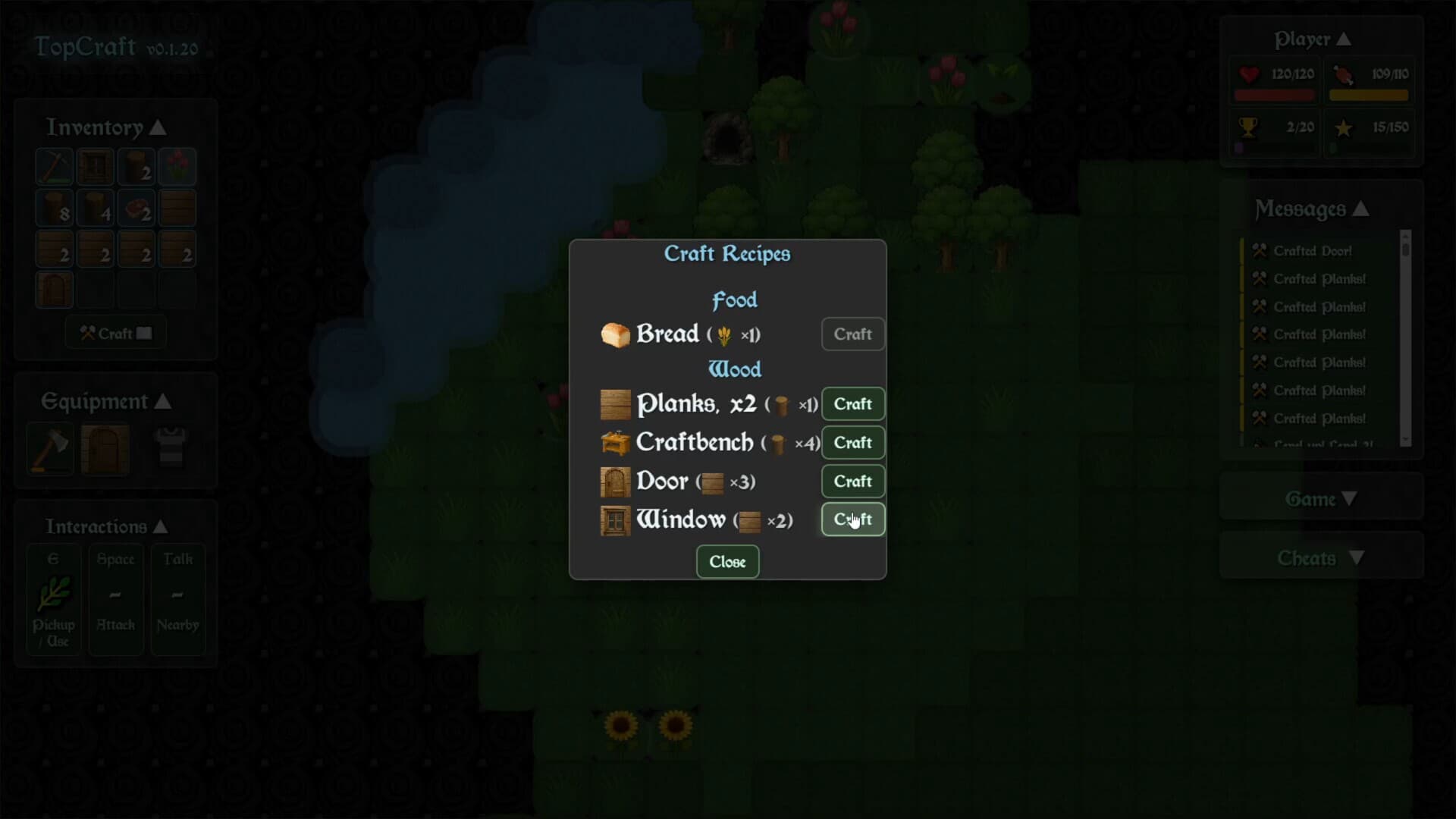
Task: Select the axe in the Equipment panel
Action: tap(49, 449)
